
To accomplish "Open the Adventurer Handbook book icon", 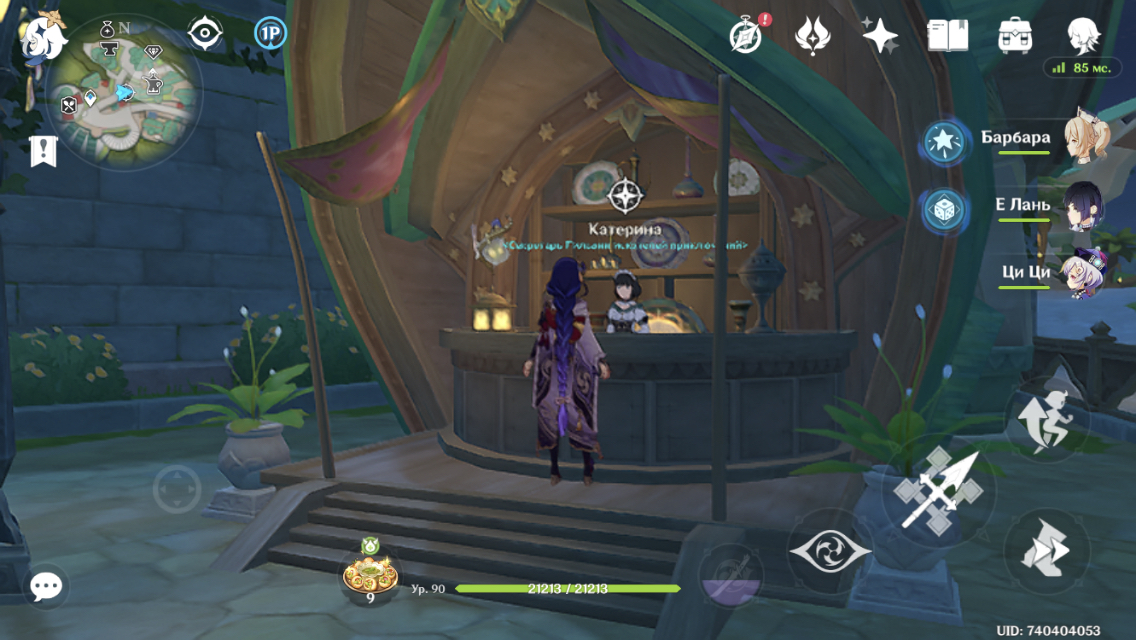I will (947, 36).
